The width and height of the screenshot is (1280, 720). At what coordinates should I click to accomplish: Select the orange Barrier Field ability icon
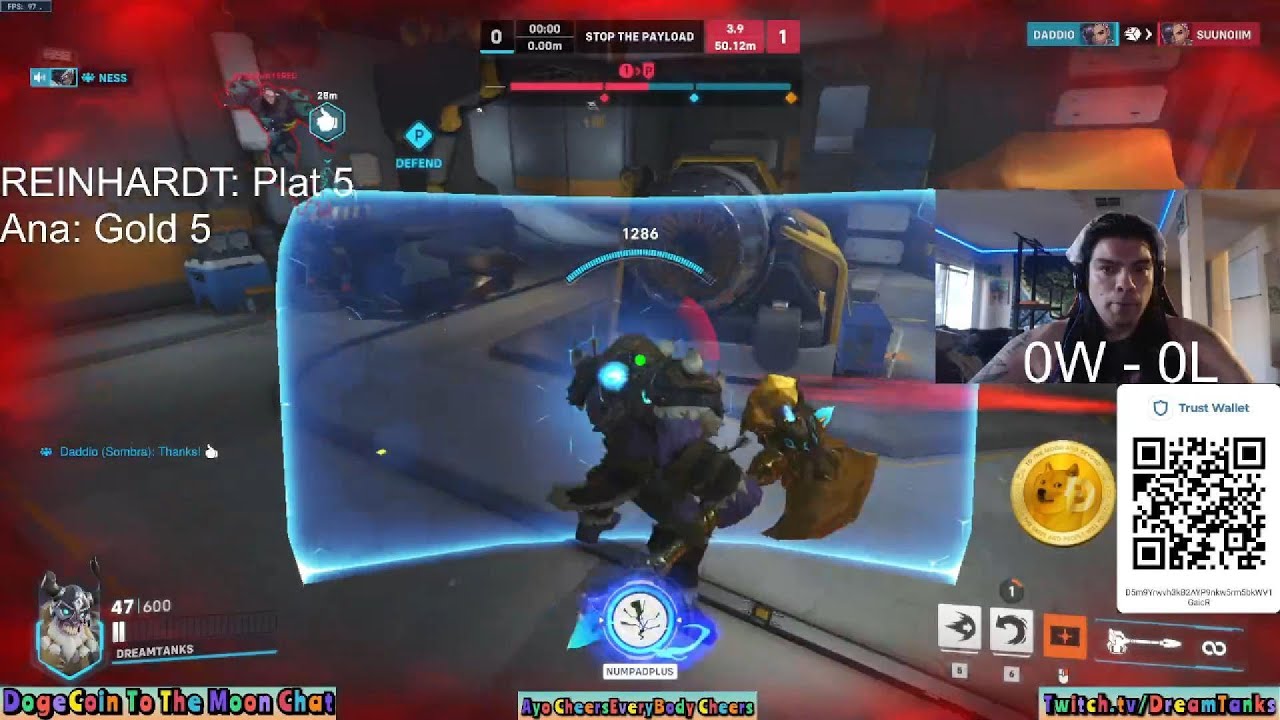[x=1064, y=636]
